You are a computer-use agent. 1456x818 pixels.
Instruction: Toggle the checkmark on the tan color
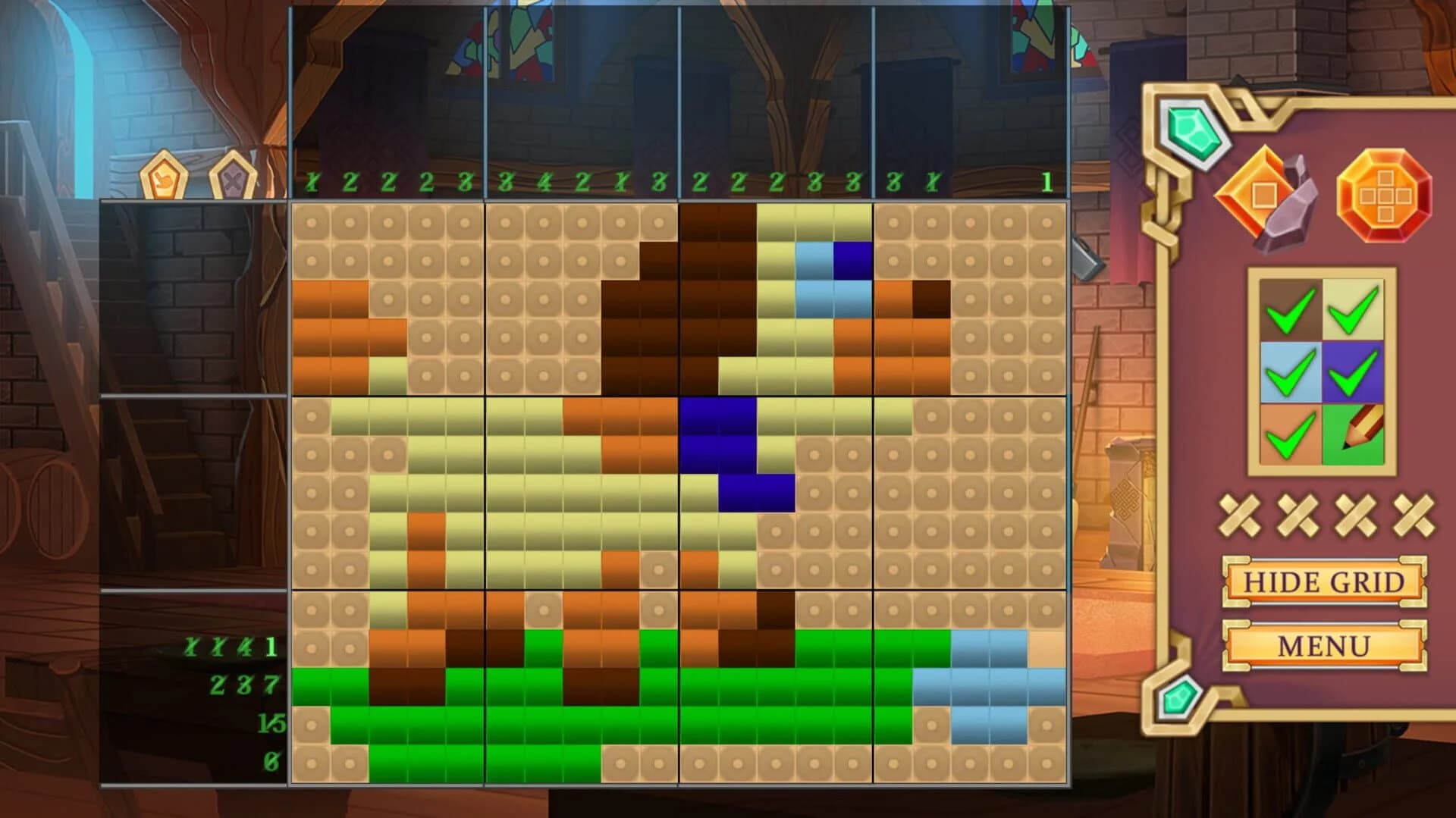tap(1289, 434)
